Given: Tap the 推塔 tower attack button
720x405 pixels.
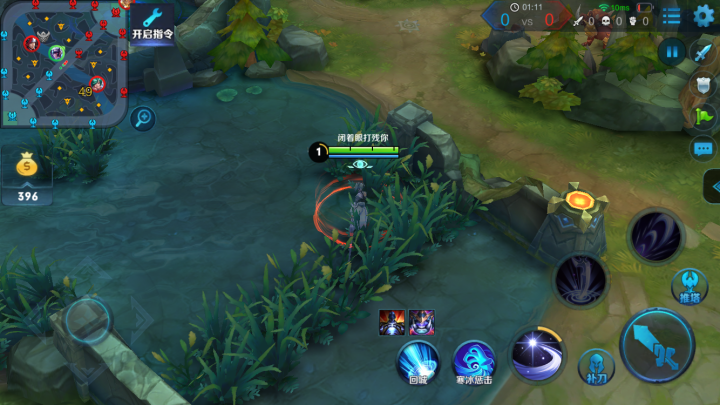Looking at the screenshot, I should (690, 284).
